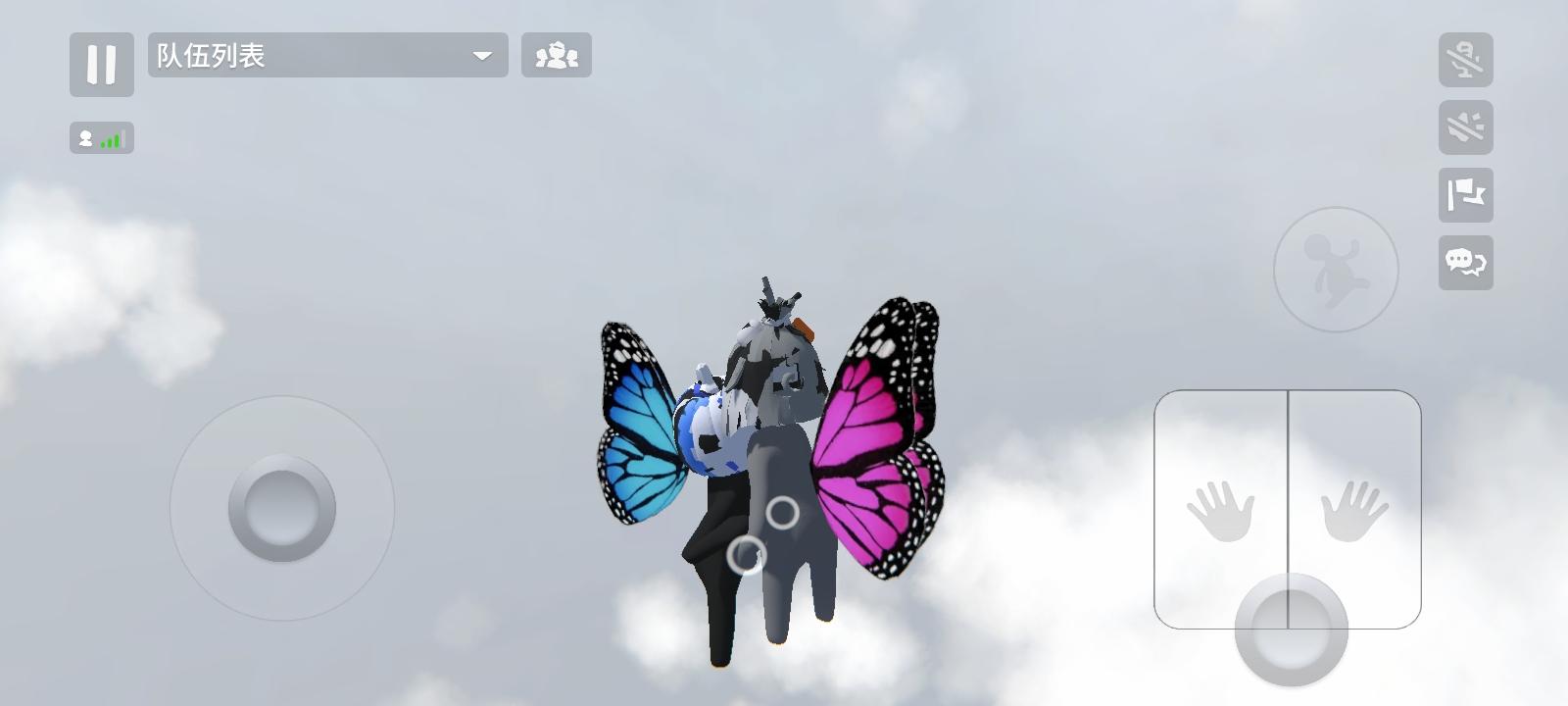
Task: Expand the chevron arrow on the team list bar
Action: [x=482, y=56]
